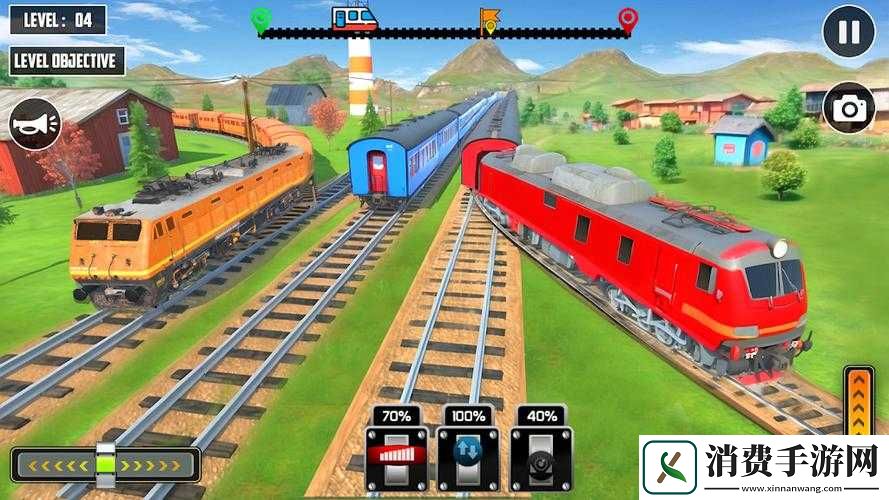Toggle the blue up-down arrows lever
This screenshot has width=889, height=500.
pyautogui.click(x=467, y=457)
